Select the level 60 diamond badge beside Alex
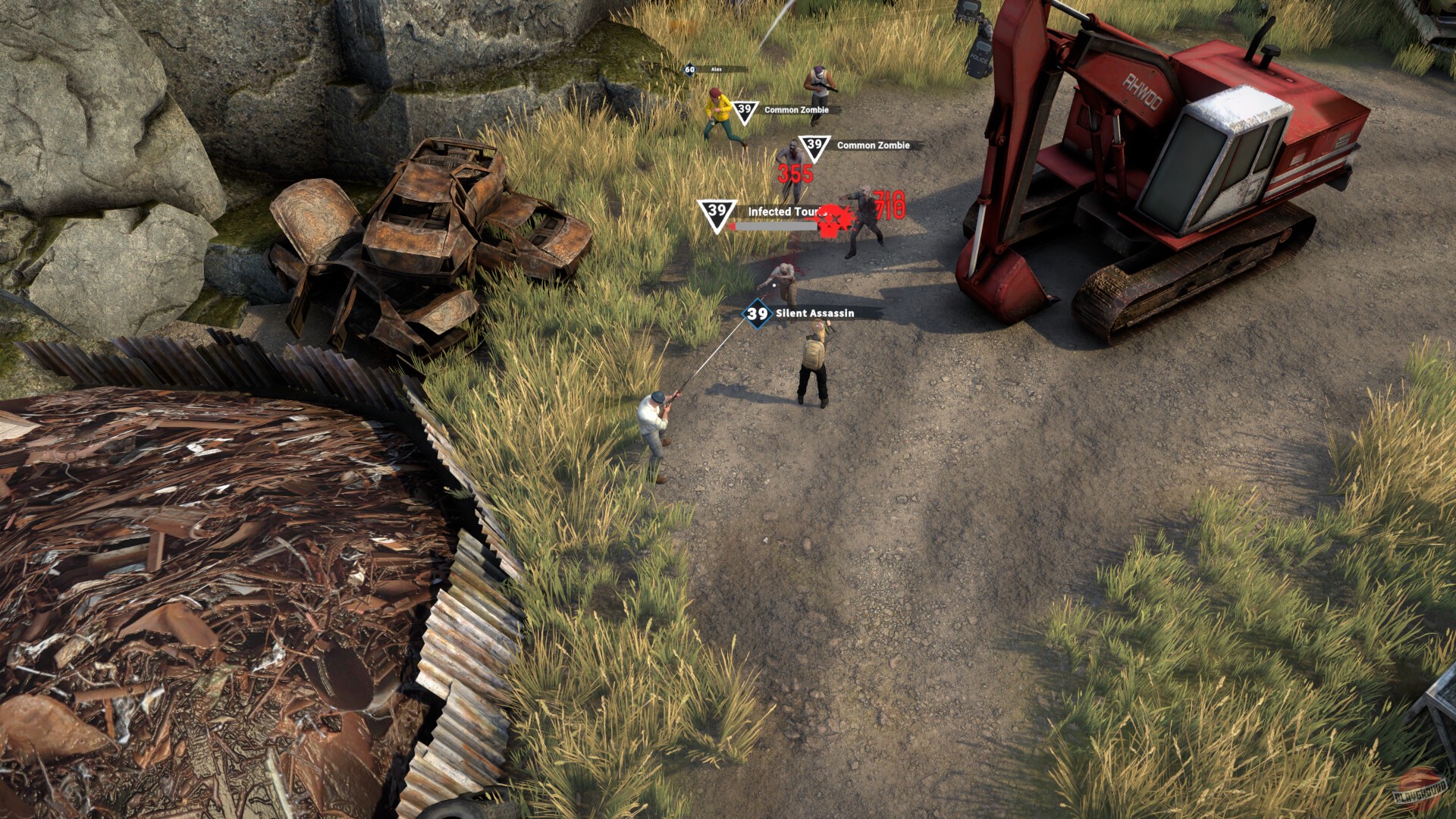Image resolution: width=1456 pixels, height=819 pixels. pyautogui.click(x=690, y=69)
